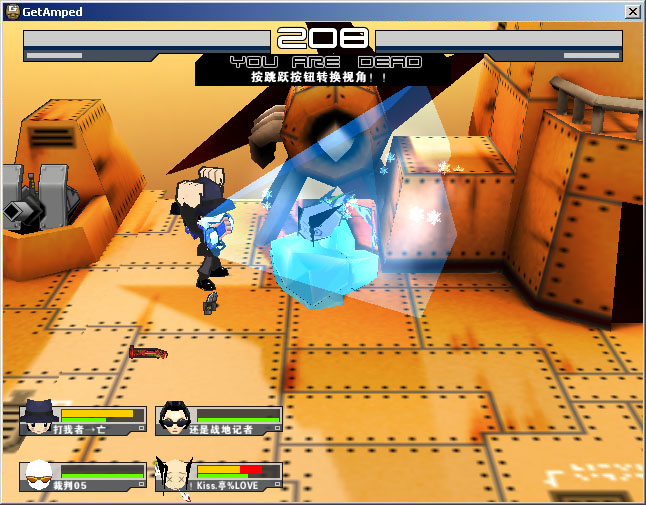
Task: Choose the 裁判05 player panel
Action: point(84,476)
